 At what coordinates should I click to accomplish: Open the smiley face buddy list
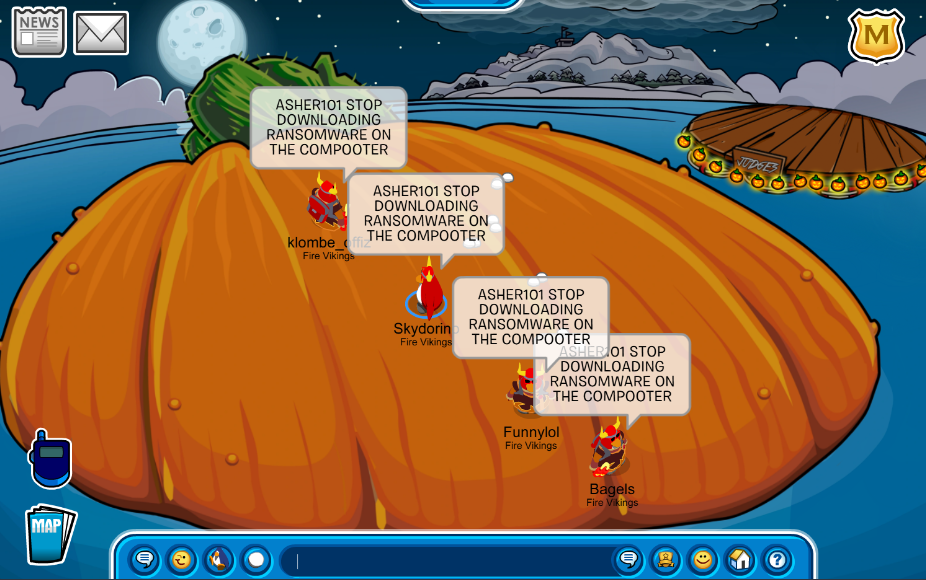click(703, 559)
